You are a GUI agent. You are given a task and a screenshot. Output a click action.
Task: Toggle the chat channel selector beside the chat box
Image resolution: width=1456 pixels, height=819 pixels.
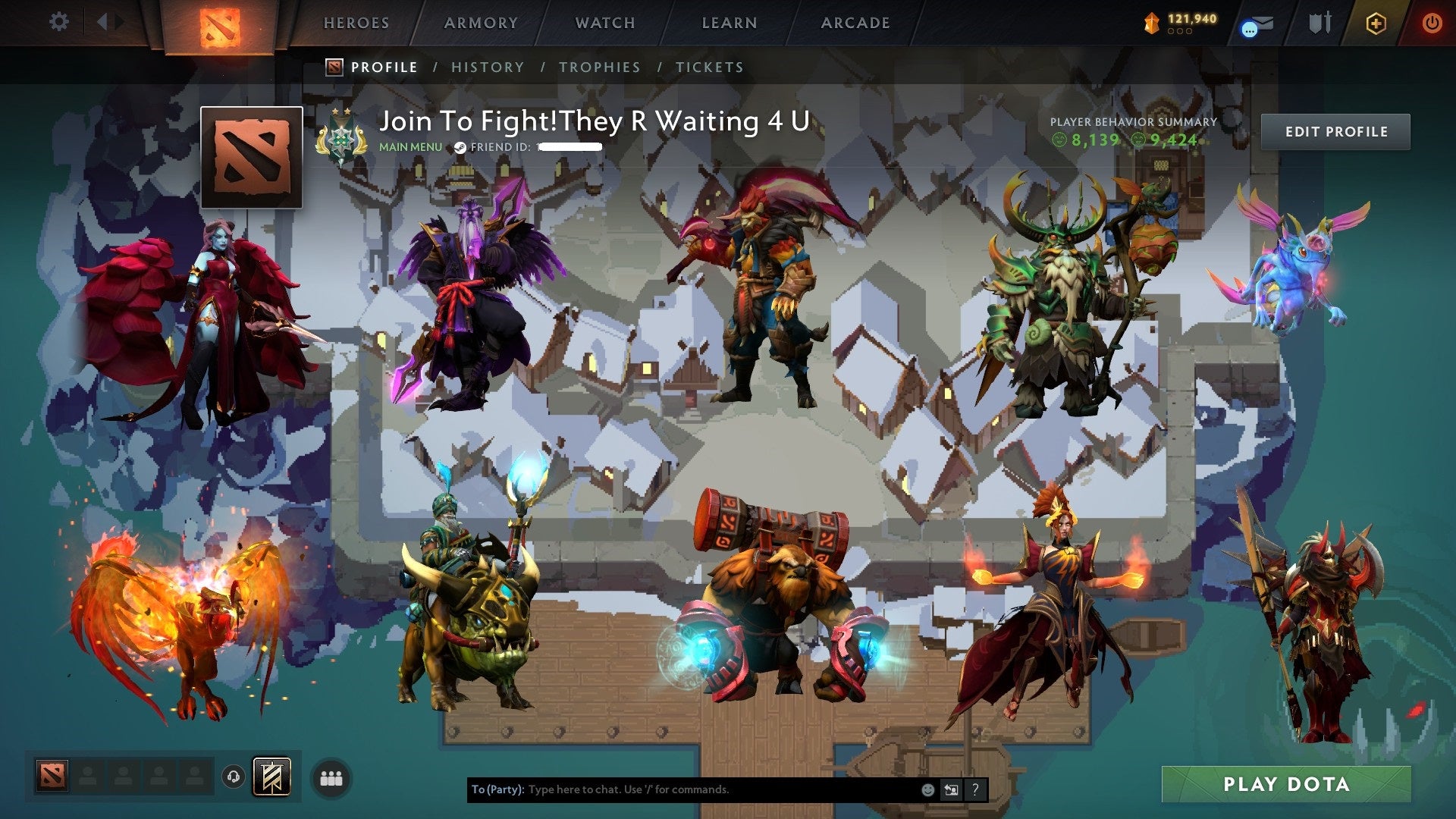(x=950, y=789)
